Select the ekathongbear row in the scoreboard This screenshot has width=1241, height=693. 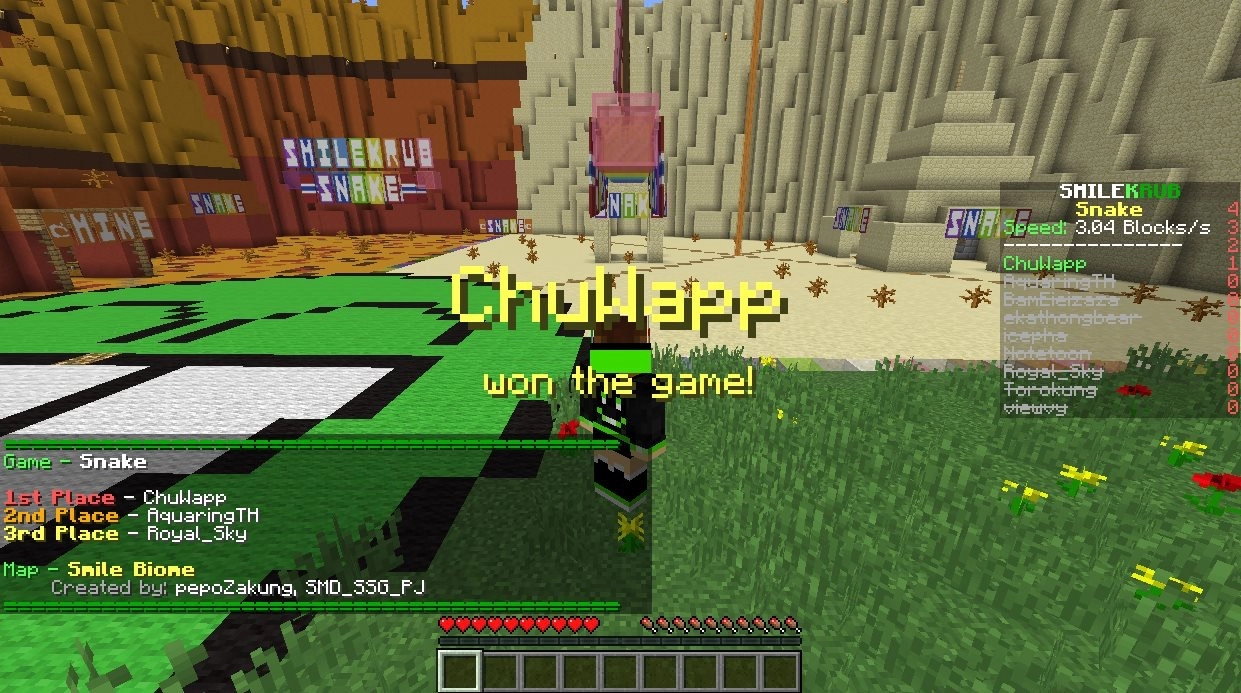point(1057,318)
